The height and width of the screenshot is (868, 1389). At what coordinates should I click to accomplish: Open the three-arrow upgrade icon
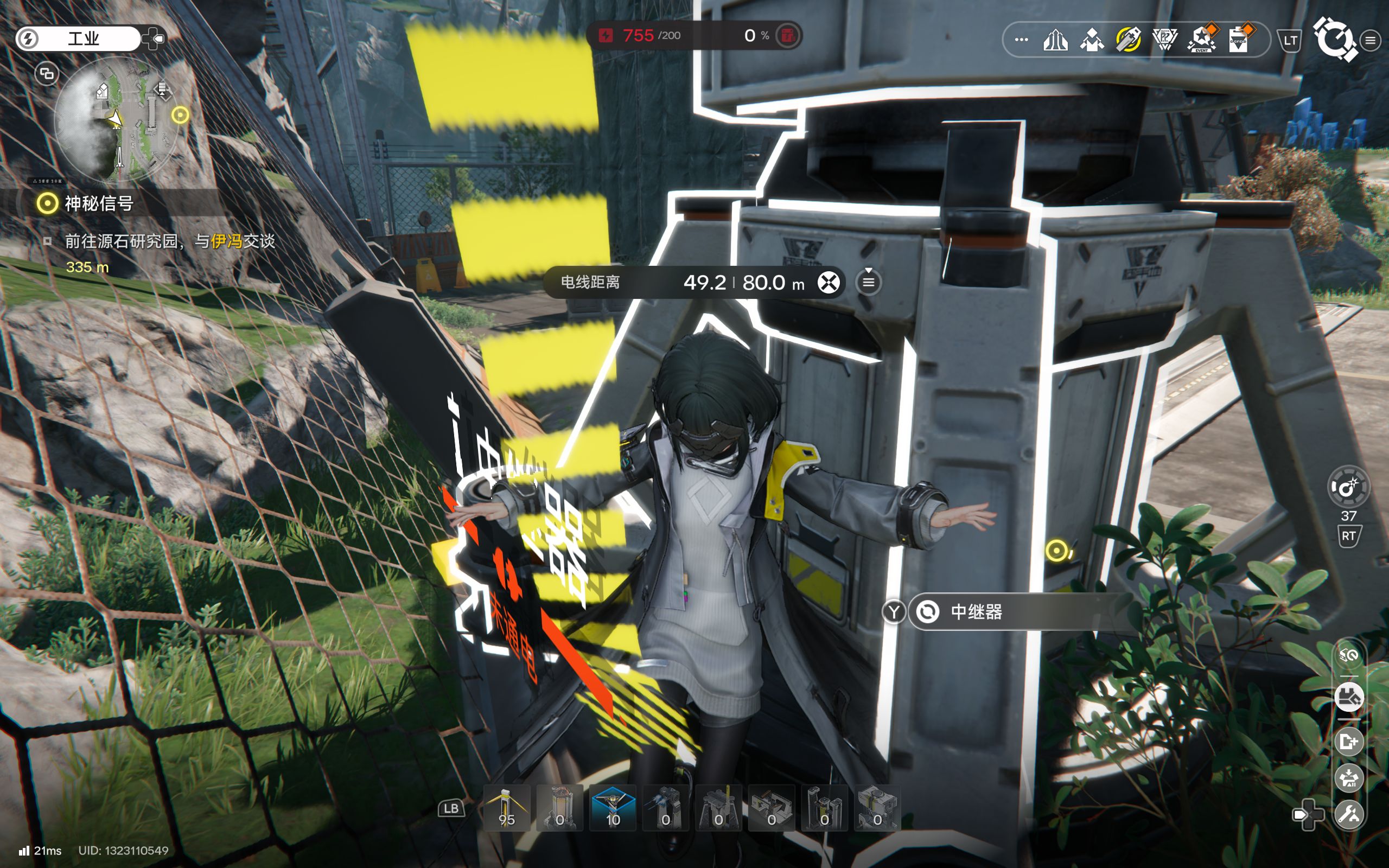tap(1055, 40)
